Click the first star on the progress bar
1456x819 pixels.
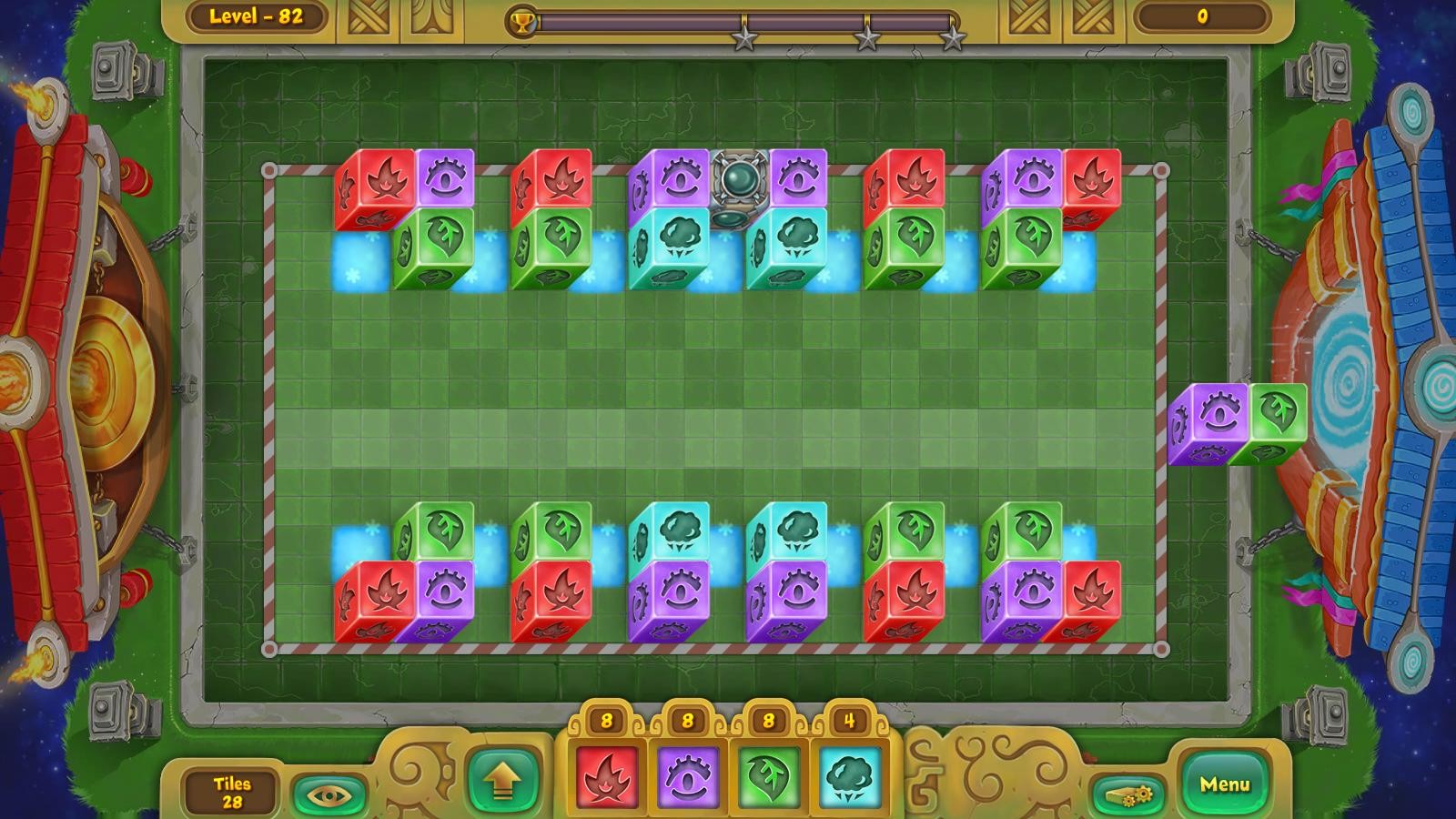pyautogui.click(x=744, y=38)
